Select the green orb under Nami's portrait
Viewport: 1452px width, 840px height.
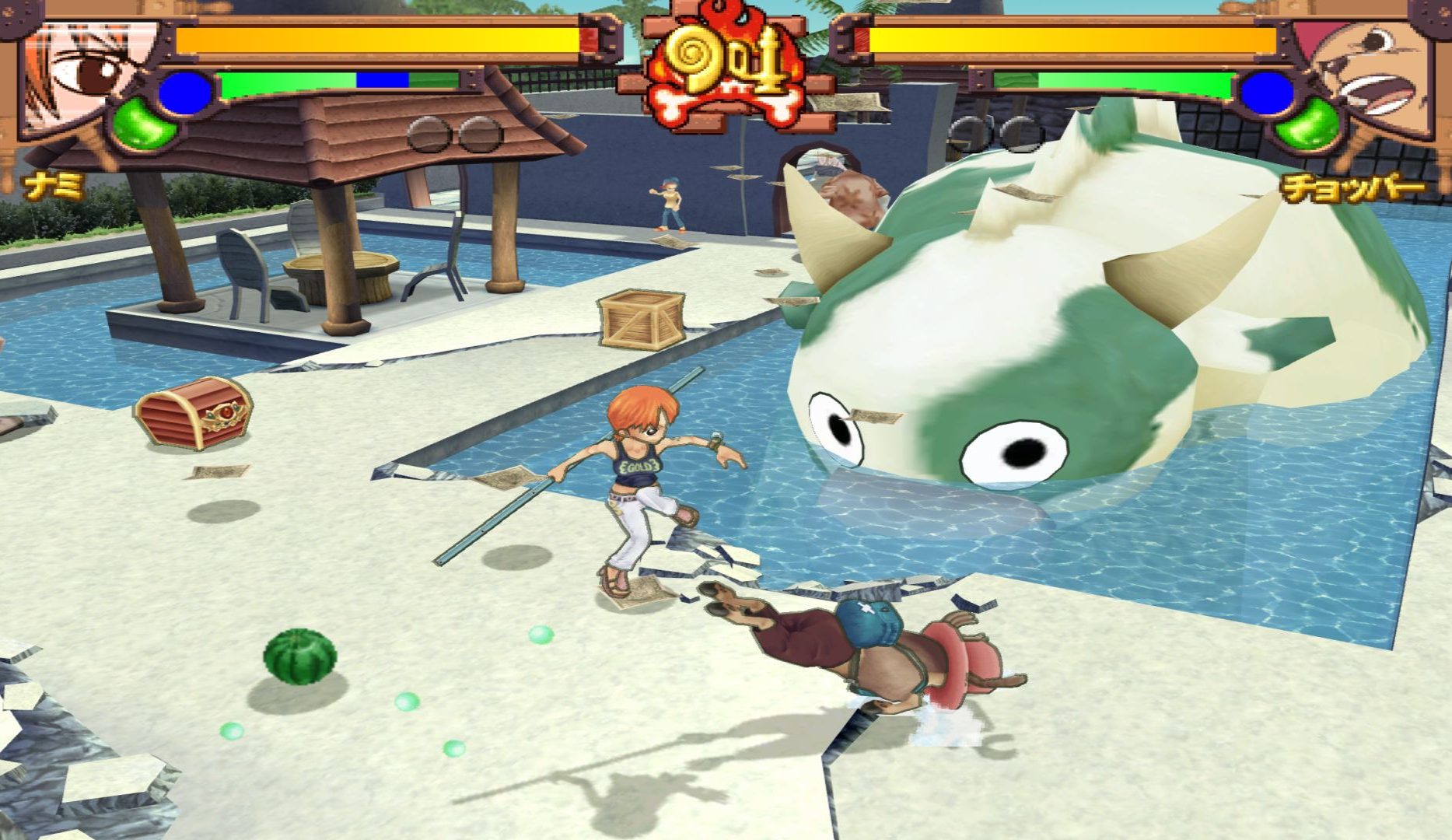(x=144, y=124)
